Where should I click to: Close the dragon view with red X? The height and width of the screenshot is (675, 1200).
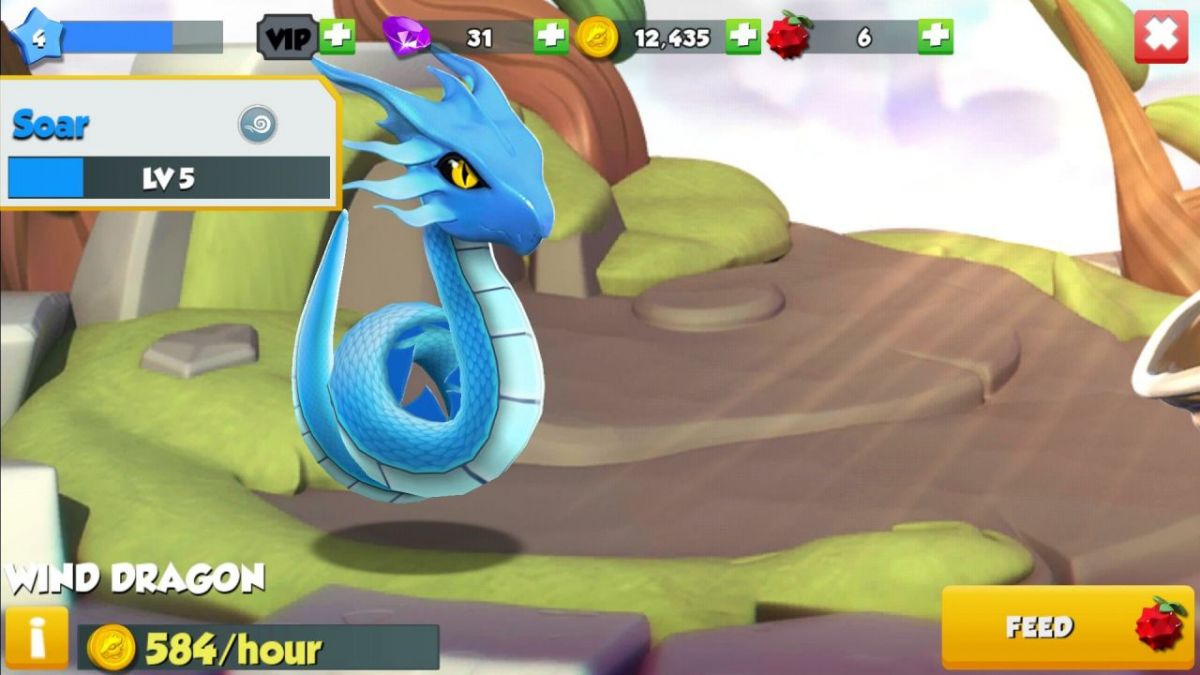pyautogui.click(x=1160, y=37)
